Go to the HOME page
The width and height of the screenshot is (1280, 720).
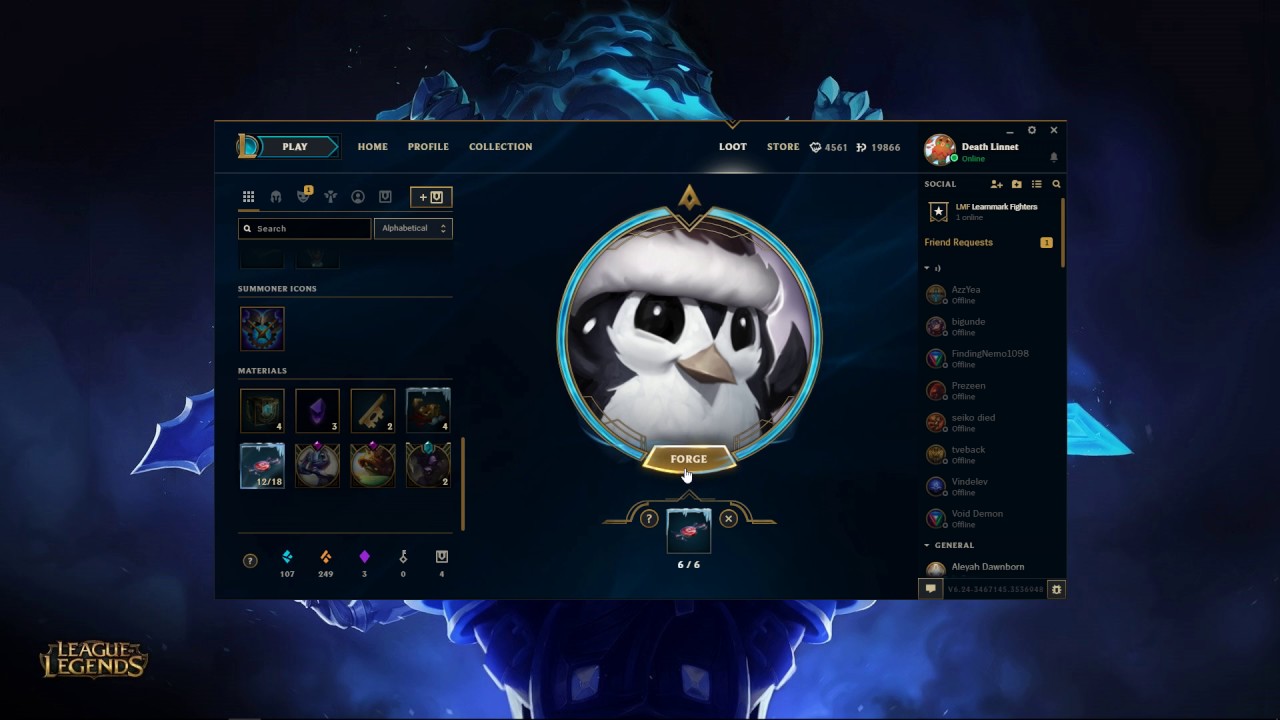(x=372, y=147)
